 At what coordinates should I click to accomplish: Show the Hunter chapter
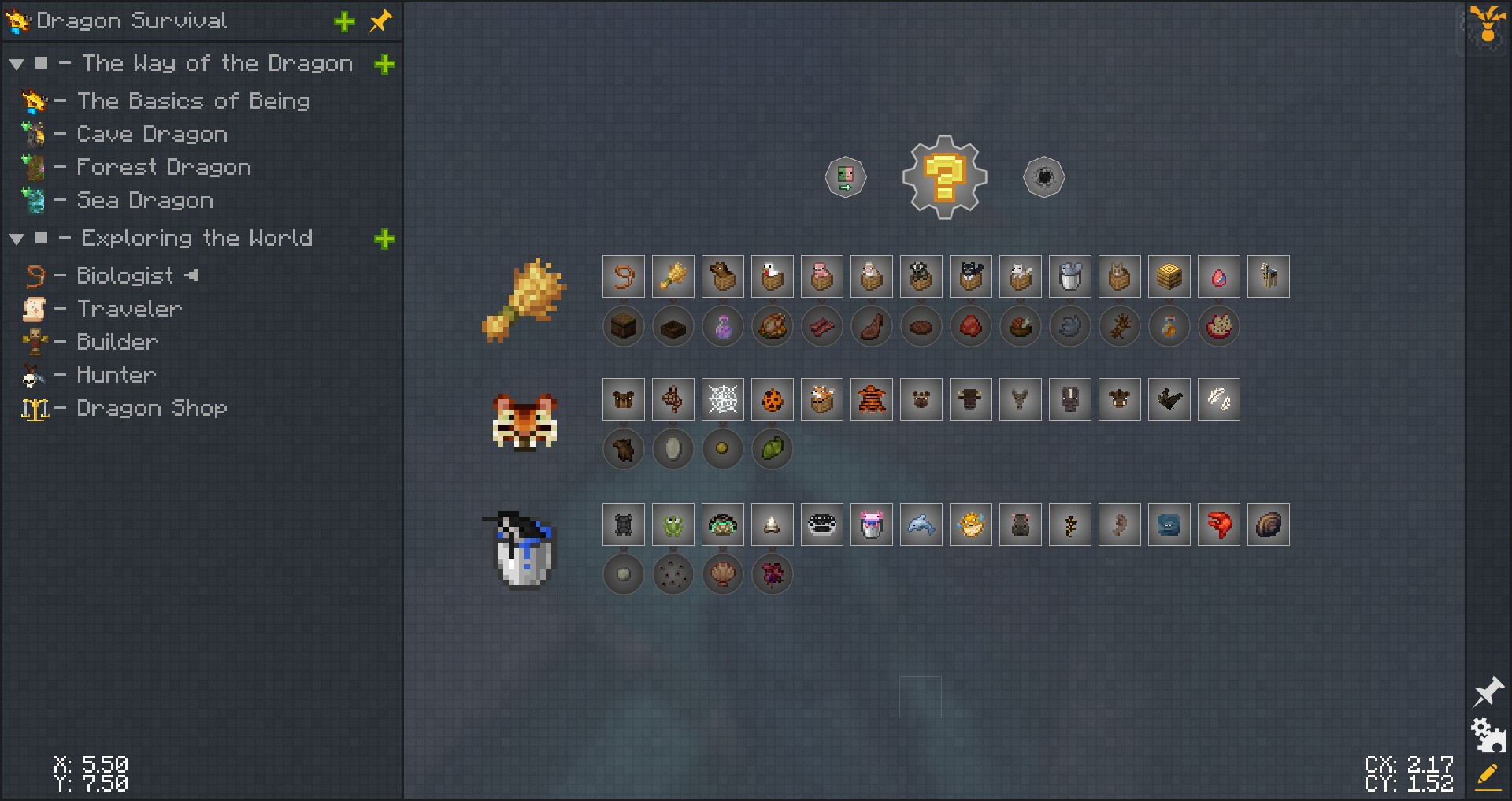point(116,376)
